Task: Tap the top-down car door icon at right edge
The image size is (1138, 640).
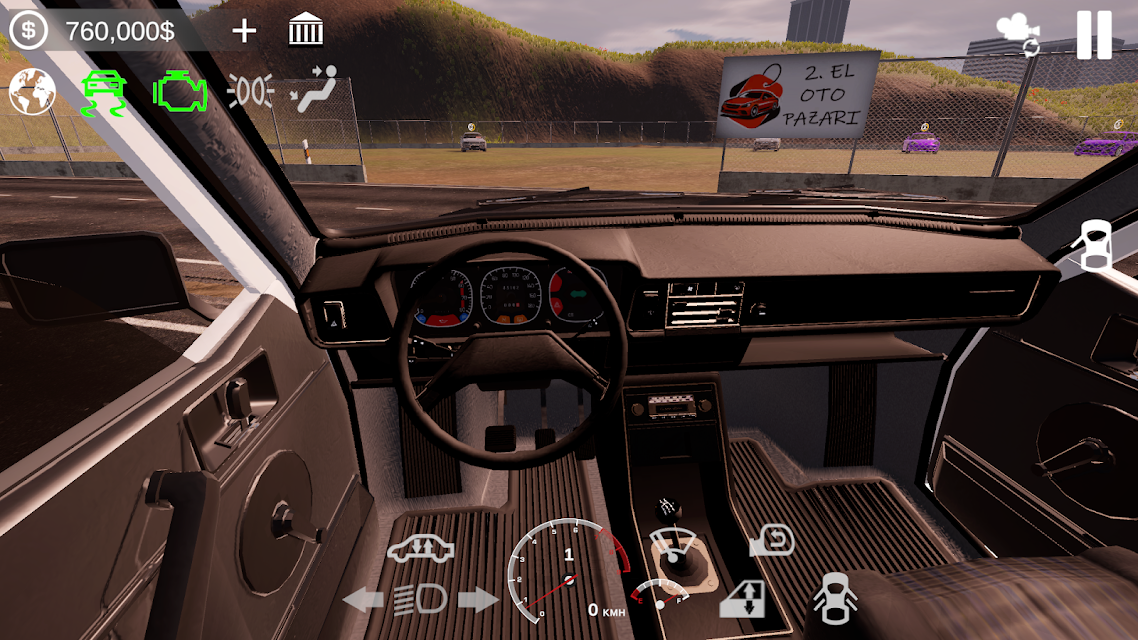Action: [x=1093, y=245]
